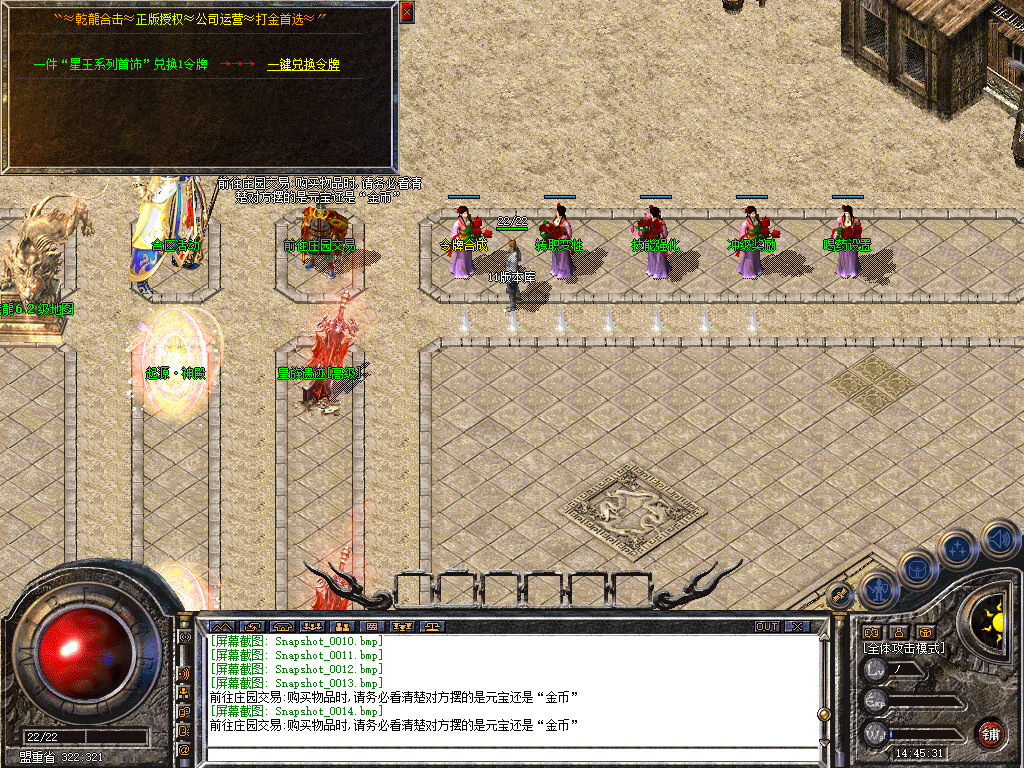
Task: Switch mode via 全体攻击模式 label
Action: point(904,648)
